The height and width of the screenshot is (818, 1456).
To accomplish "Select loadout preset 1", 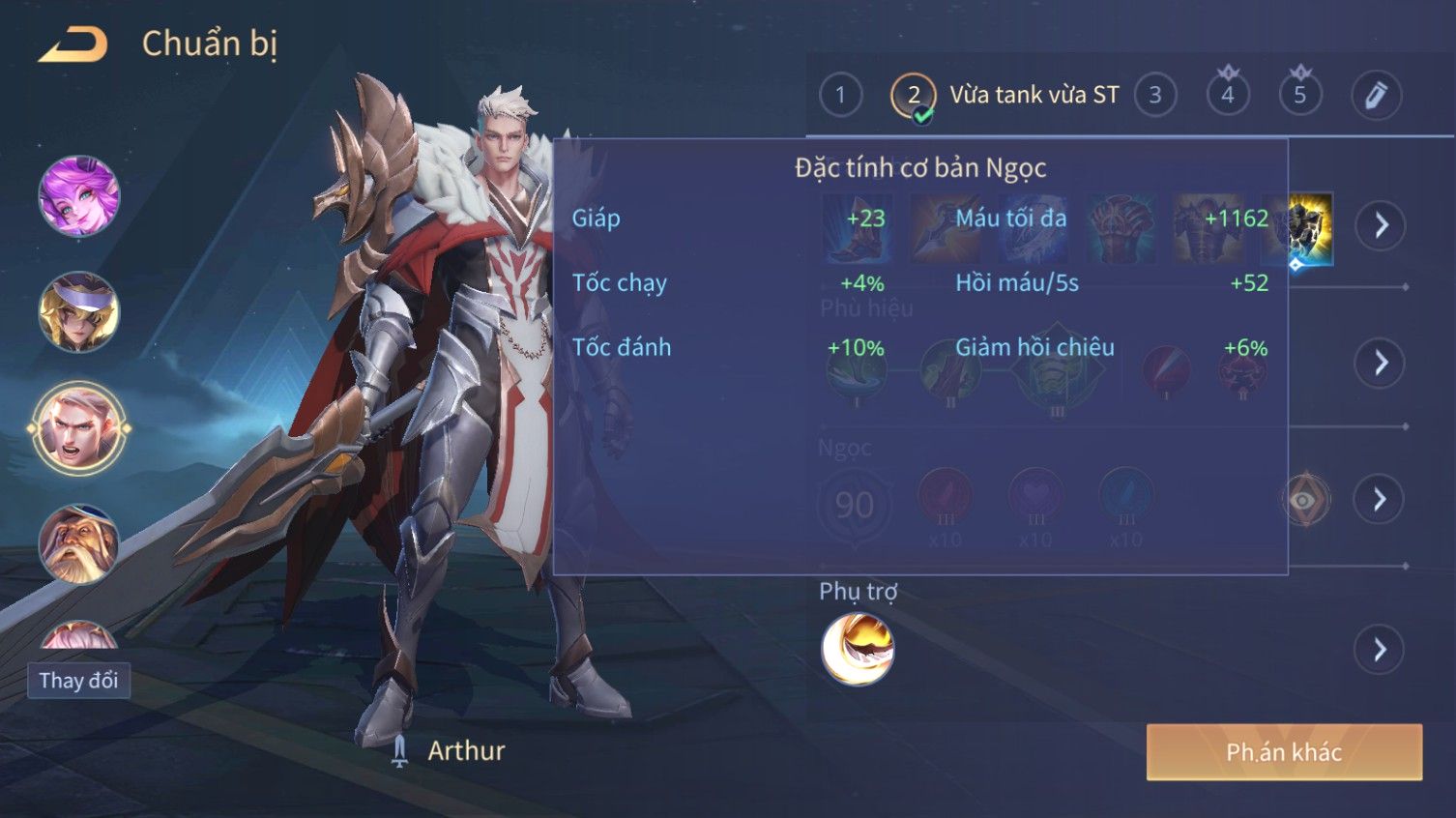I will click(840, 95).
